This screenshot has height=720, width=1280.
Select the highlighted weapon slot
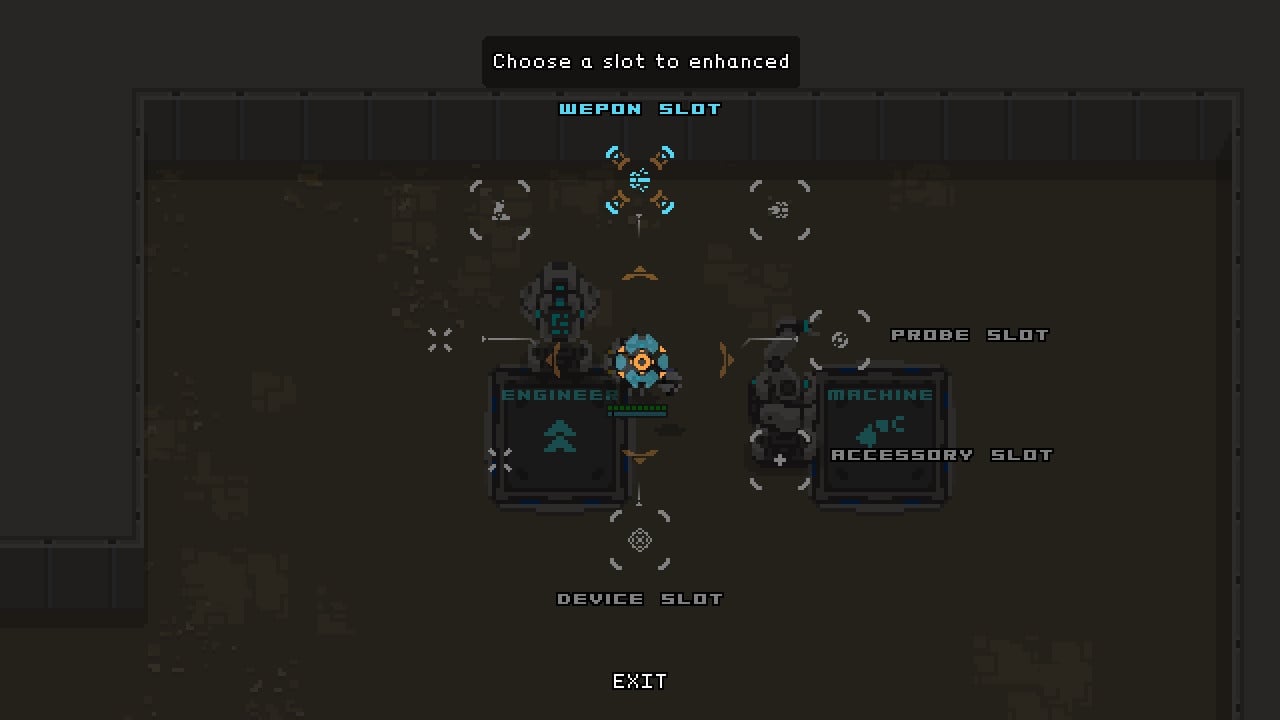pos(640,180)
